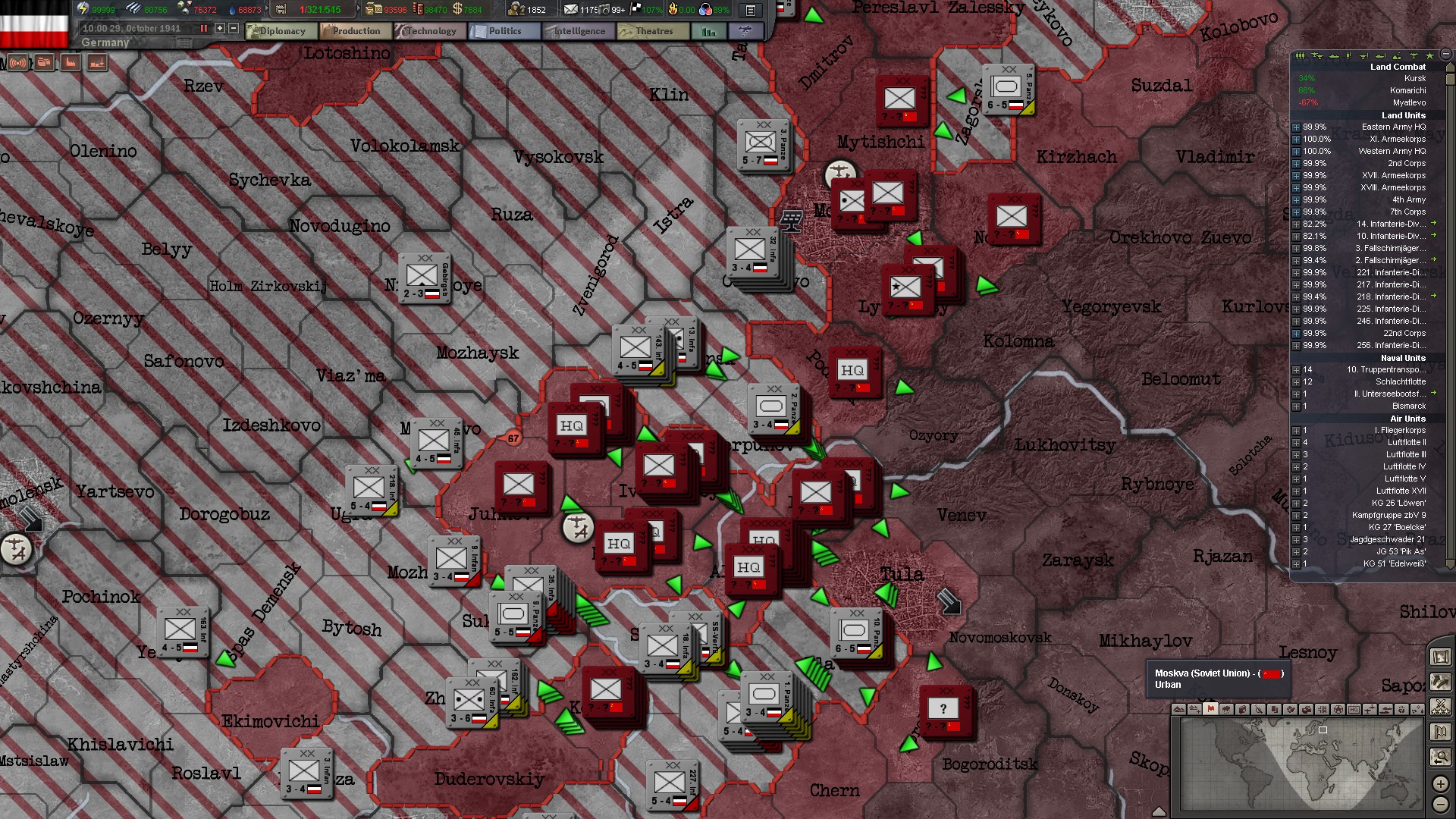
Task: Open the message settings speaker icon top-left
Action: [17, 63]
